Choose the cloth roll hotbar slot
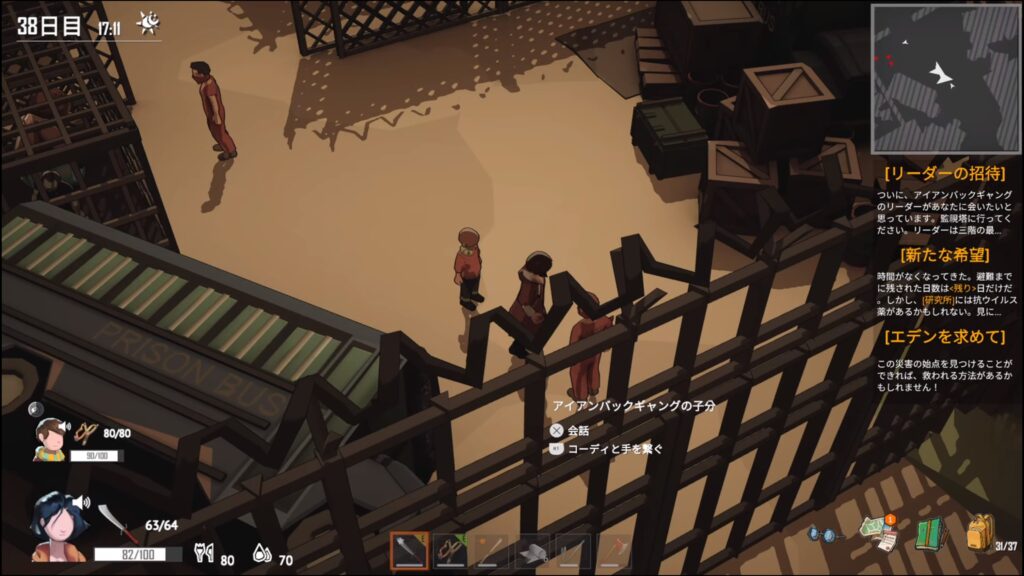Image resolution: width=1024 pixels, height=576 pixels. pyautogui.click(x=533, y=551)
